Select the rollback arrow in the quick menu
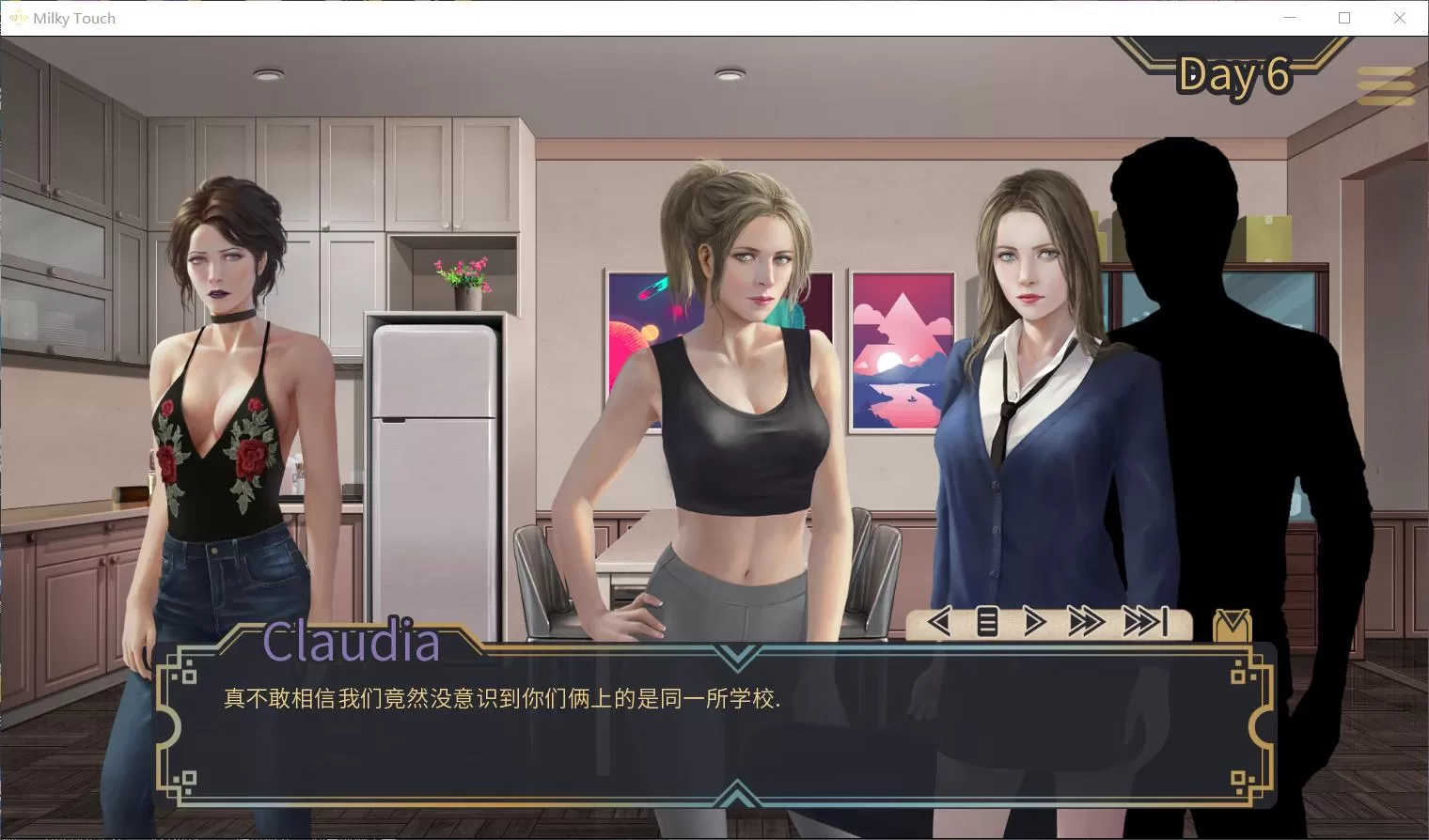Image resolution: width=1429 pixels, height=840 pixels. coord(938,621)
